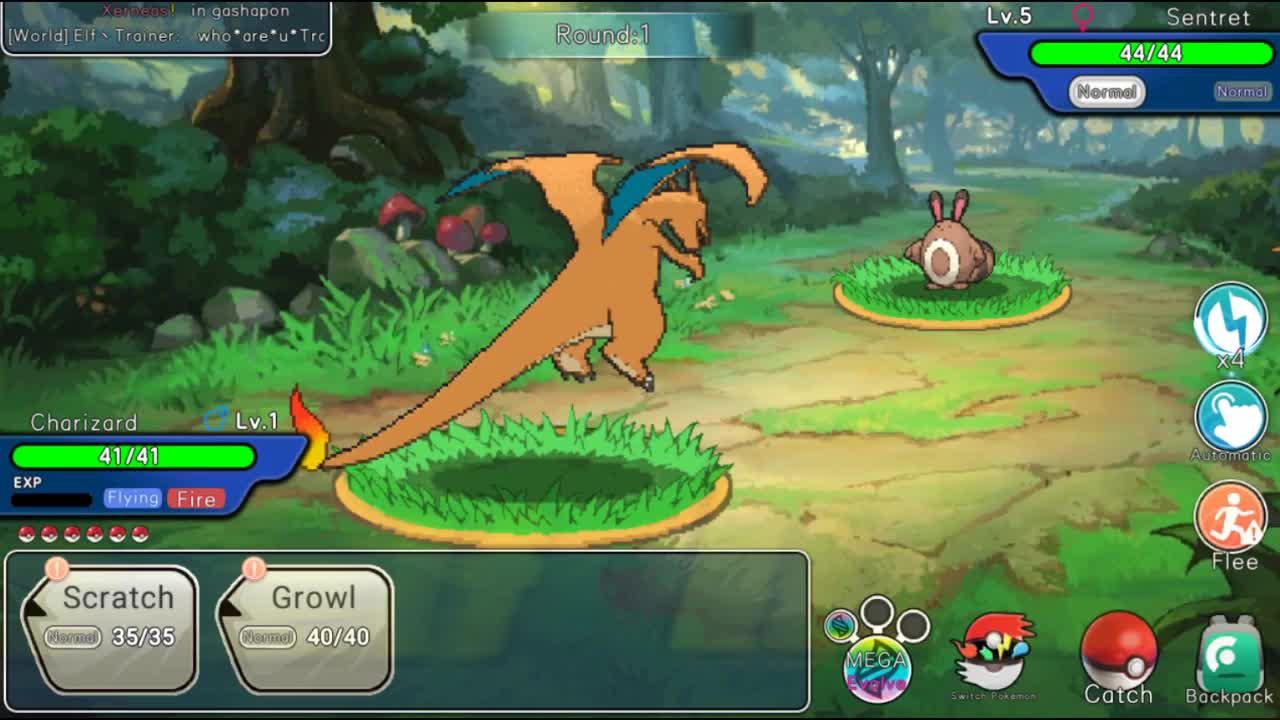Click Charizard's Fire type badge
The height and width of the screenshot is (720, 1280).
pos(196,498)
